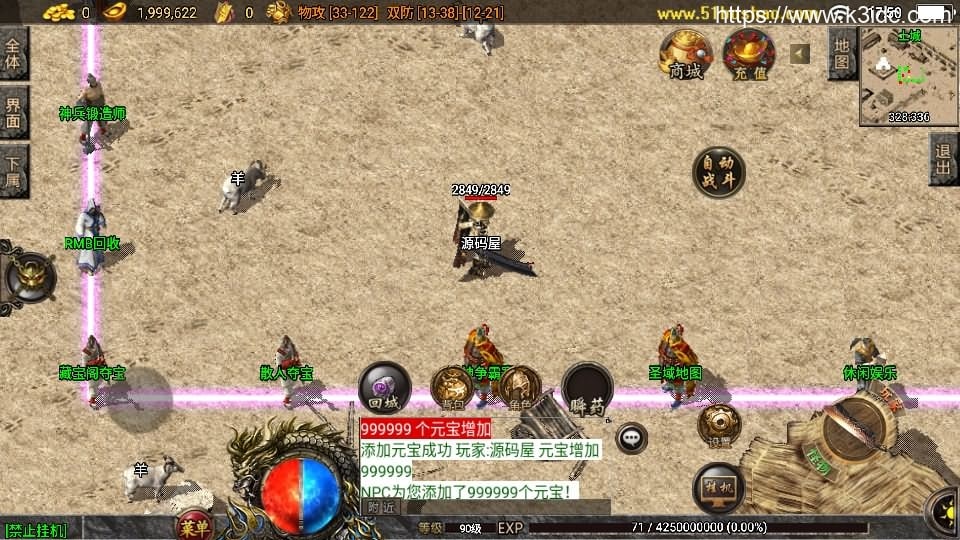Screen dimensions: 960x540
Task: Collapse the top icon row with the arrow
Action: 800,53
